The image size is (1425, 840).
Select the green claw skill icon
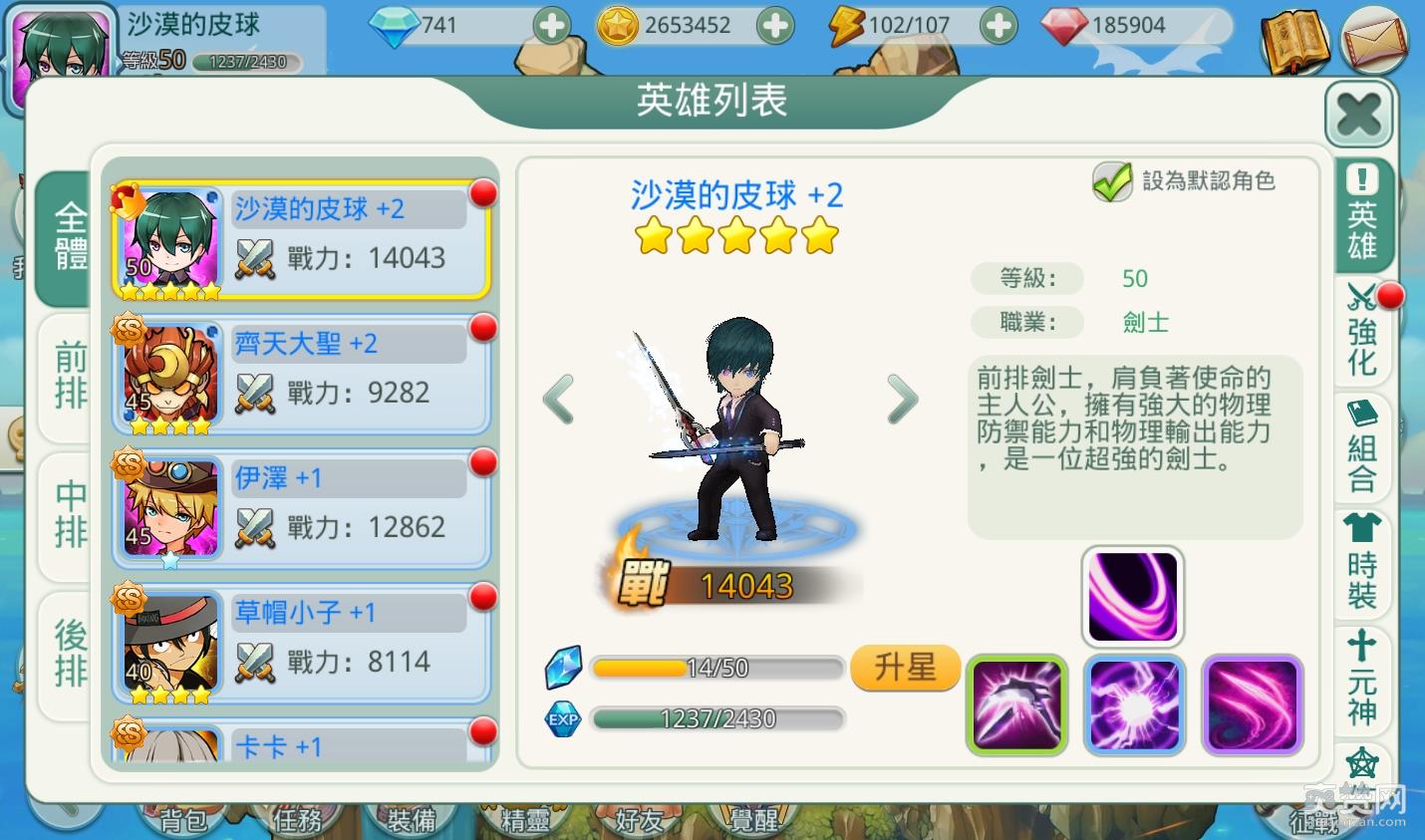1016,704
